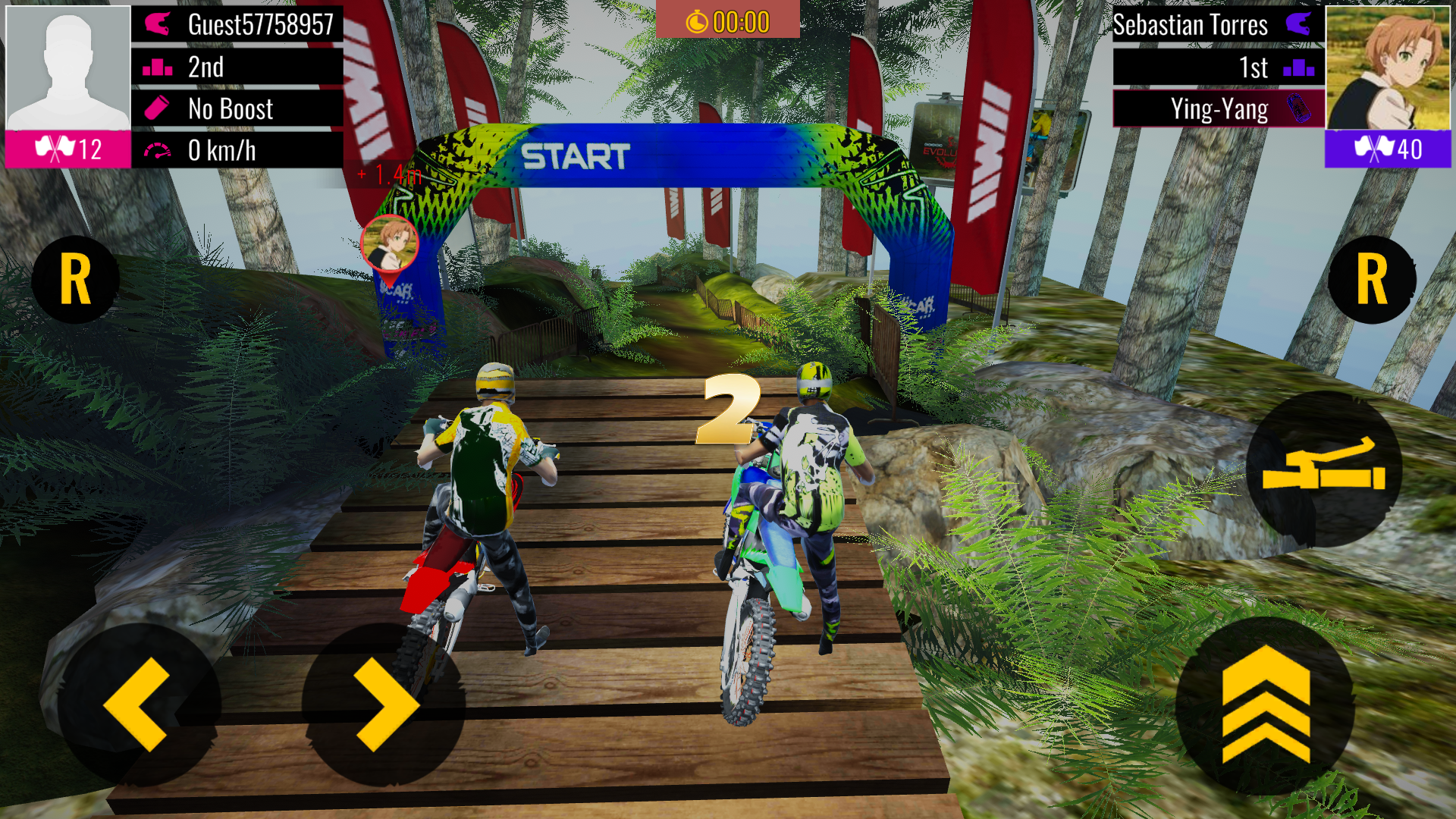Hit the double-chevron accelerate button
The width and height of the screenshot is (1456, 819).
click(x=1266, y=705)
